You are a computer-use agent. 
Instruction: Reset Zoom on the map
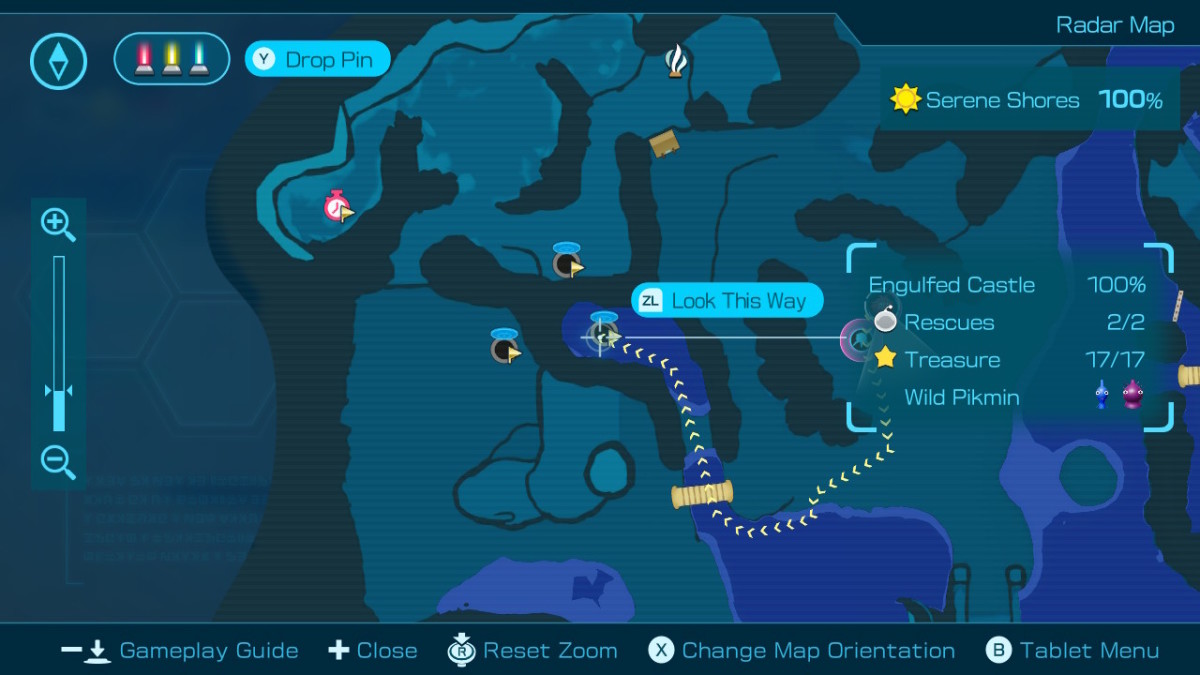[532, 651]
